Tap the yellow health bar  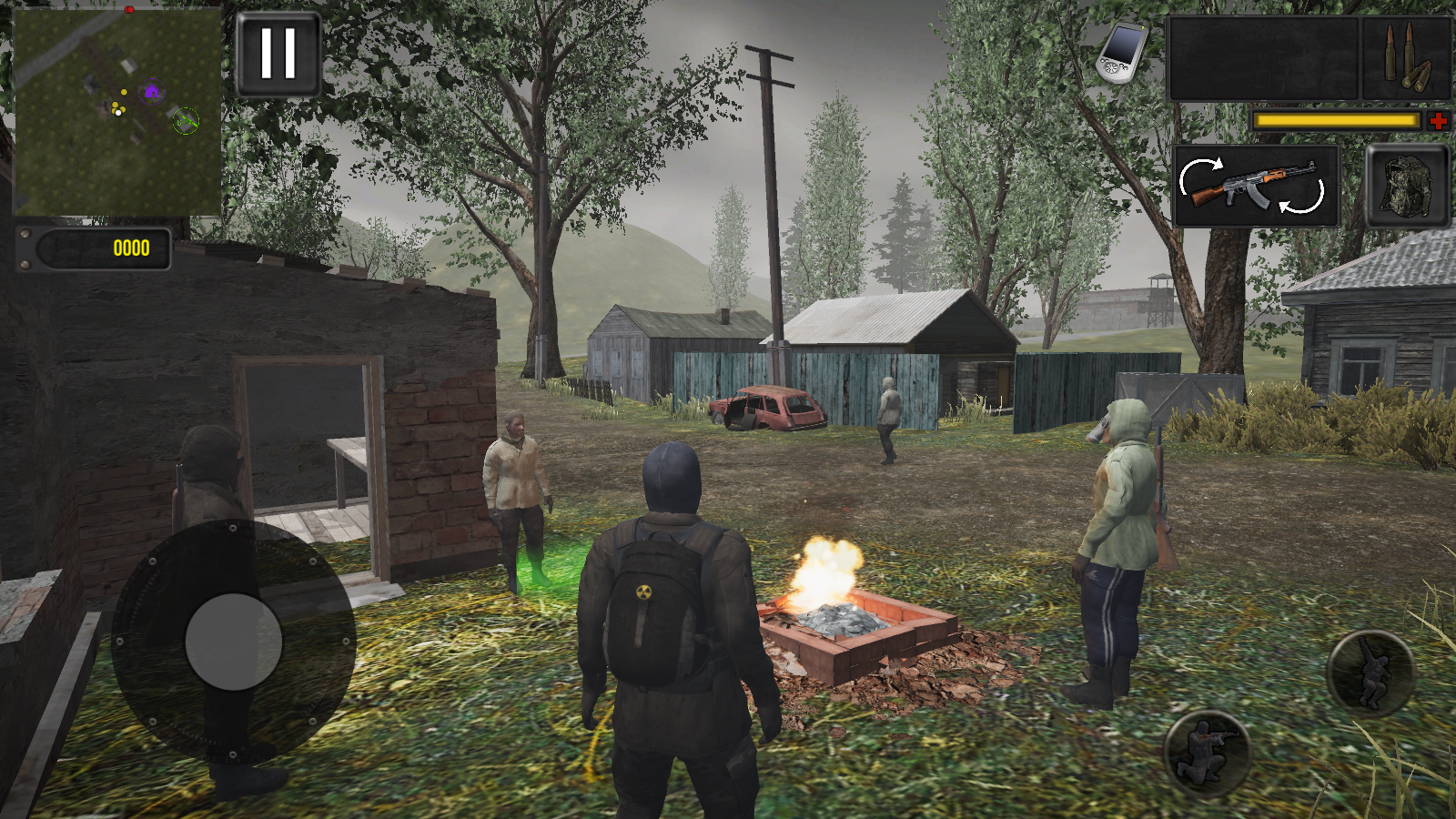coord(1338,119)
